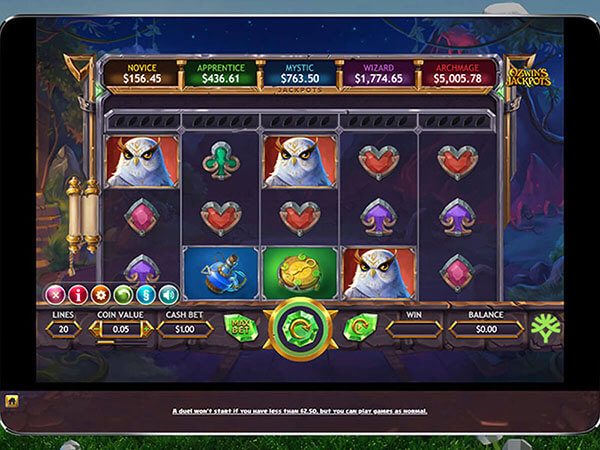The height and width of the screenshot is (450, 600).
Task: Toggle sound with the teal speaker icon
Action: [167, 294]
